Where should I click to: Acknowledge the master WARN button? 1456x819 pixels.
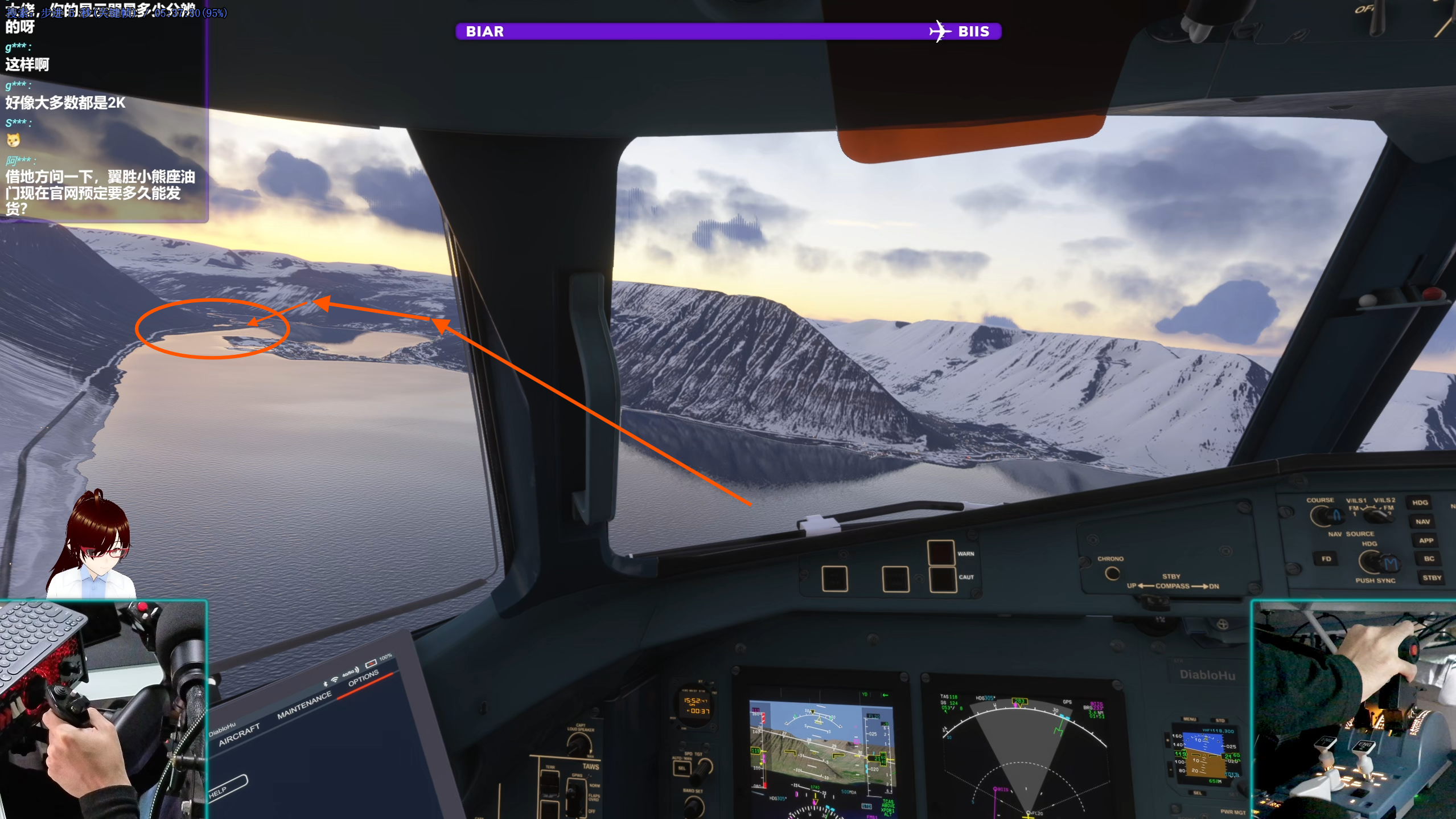pyautogui.click(x=941, y=552)
